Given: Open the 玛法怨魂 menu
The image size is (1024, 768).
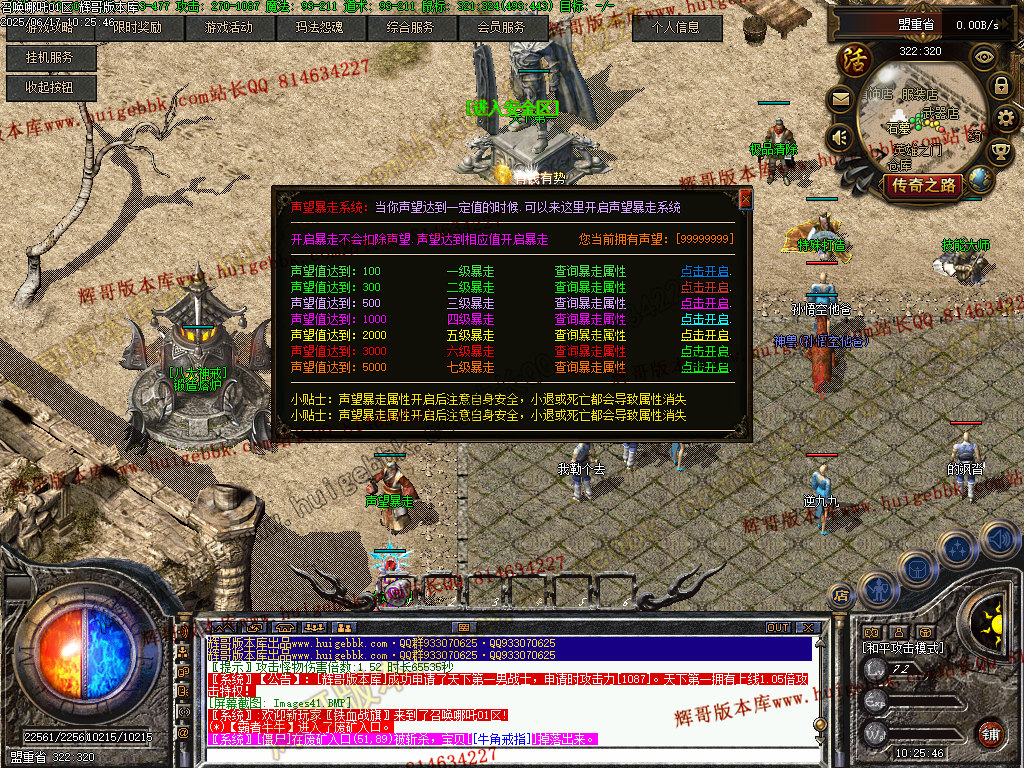Looking at the screenshot, I should [x=319, y=28].
